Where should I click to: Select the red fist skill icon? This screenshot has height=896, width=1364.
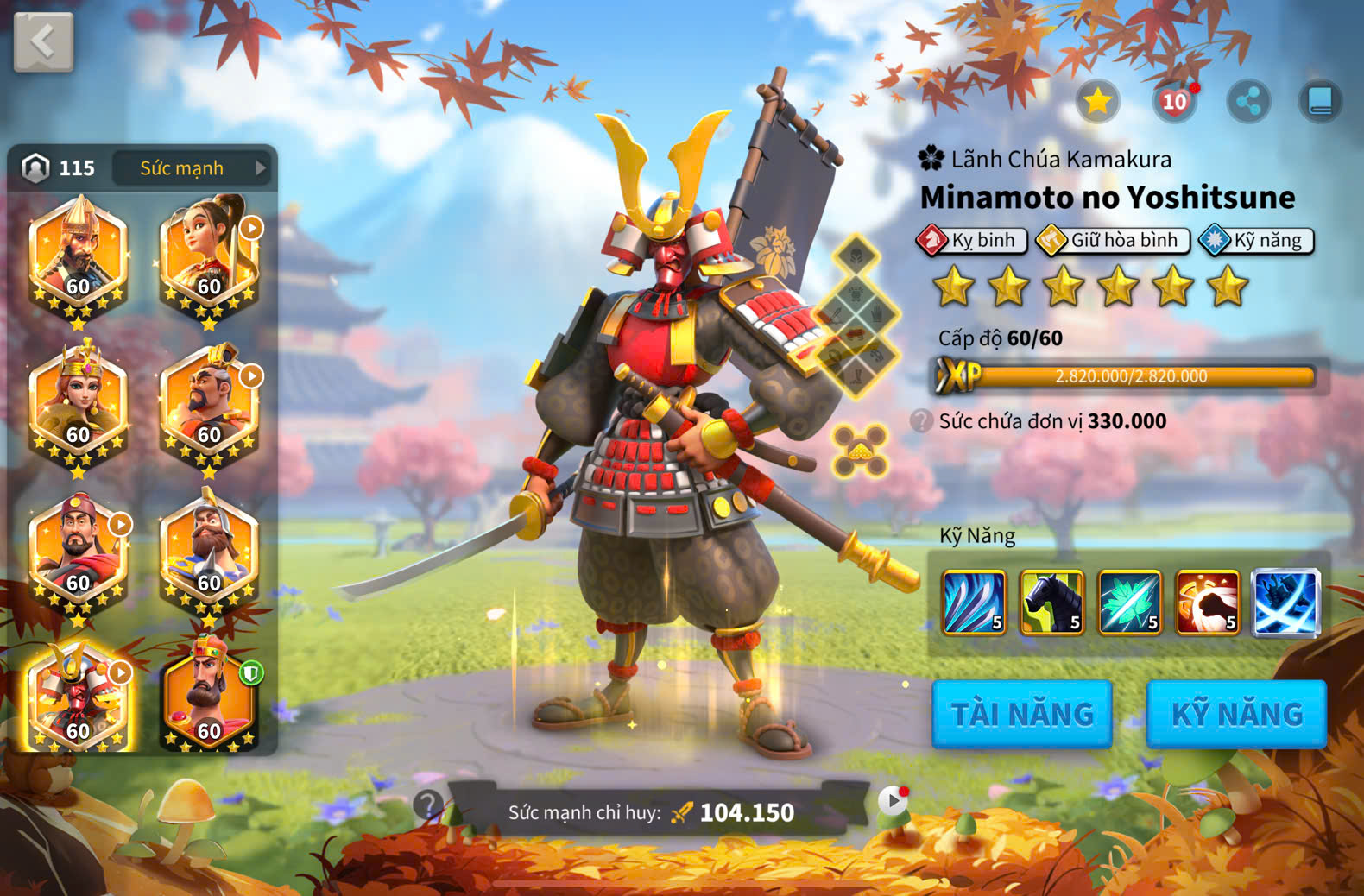[1207, 603]
